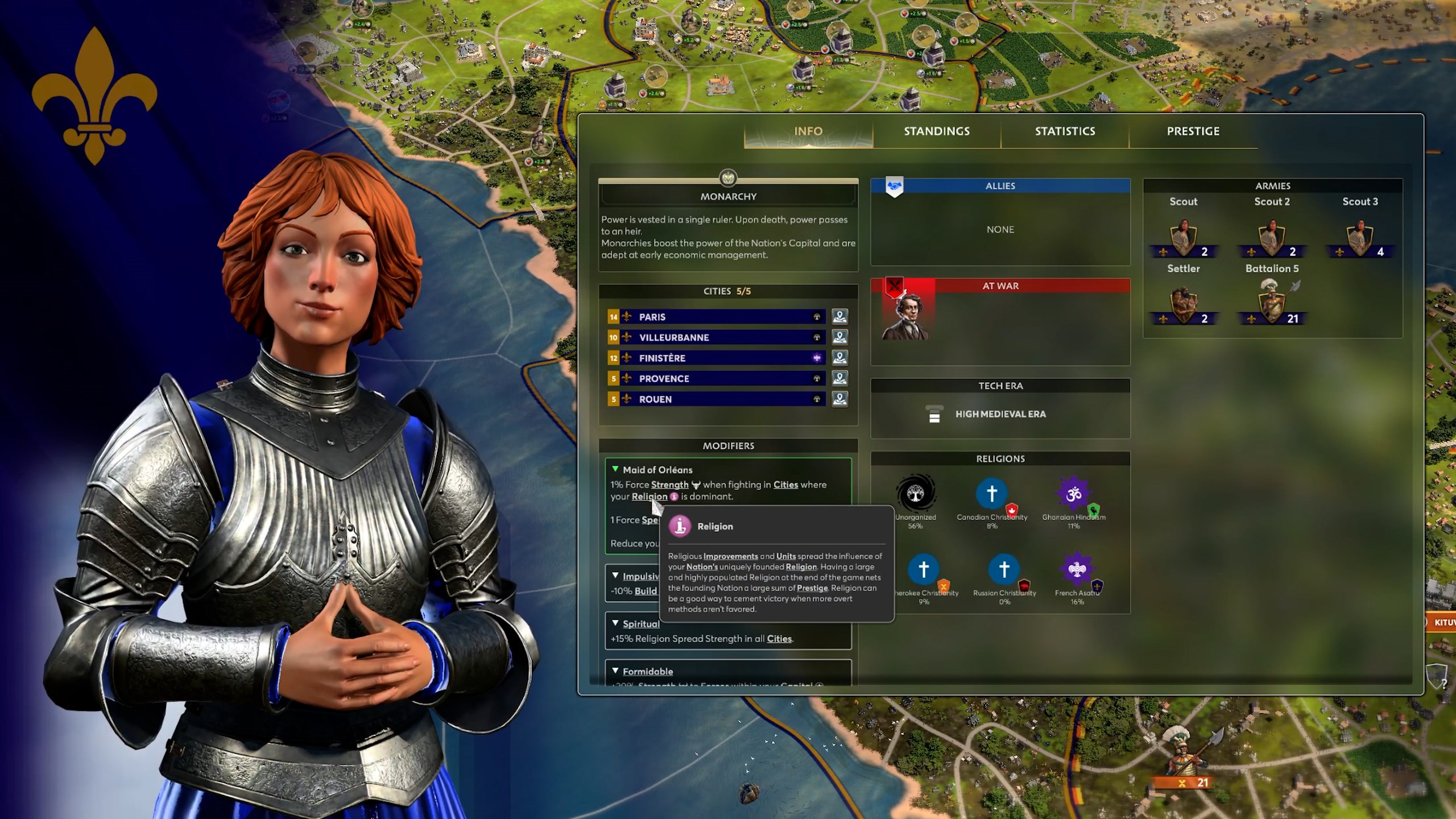
Task: Collapse the Spiritual modifier section
Action: [615, 623]
